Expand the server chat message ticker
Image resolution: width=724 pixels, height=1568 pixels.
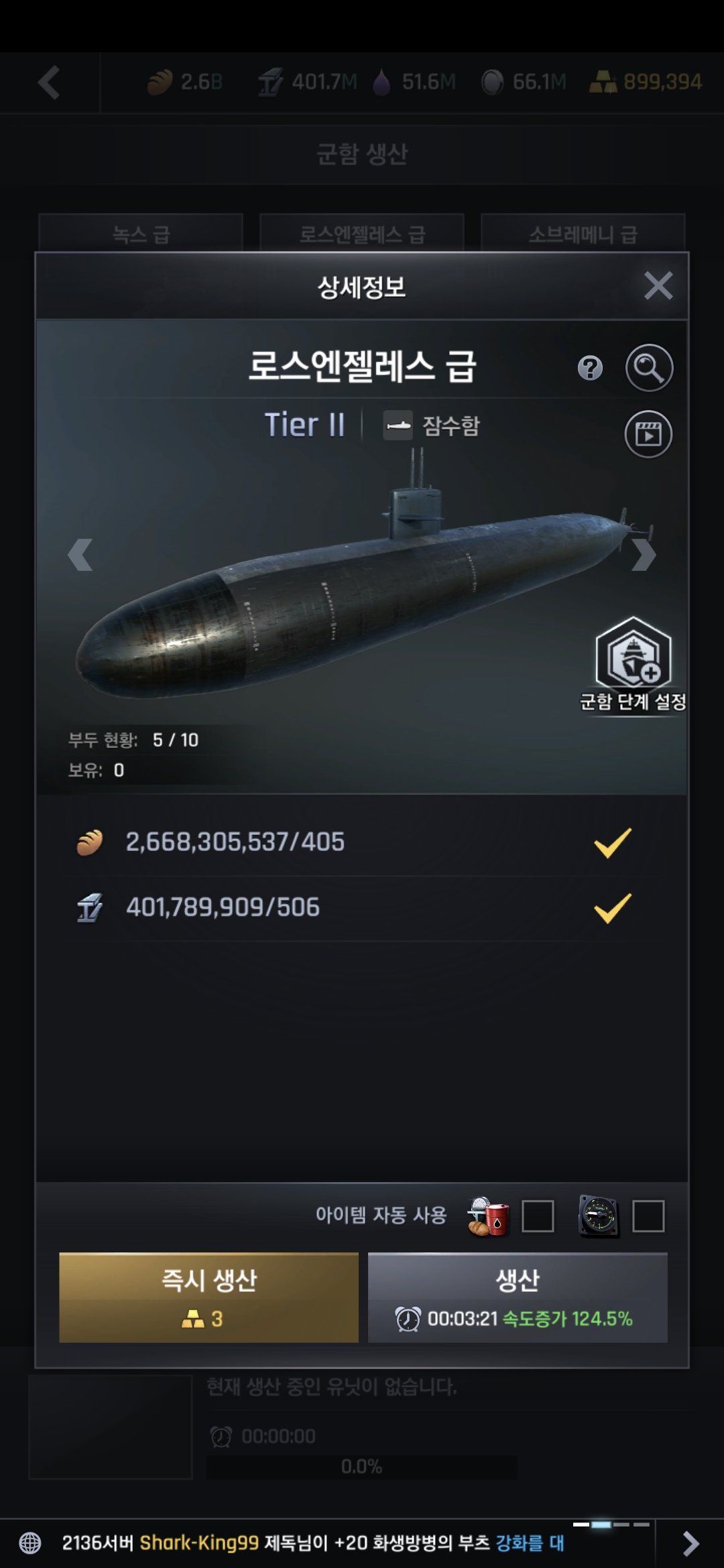[x=313, y=1543]
